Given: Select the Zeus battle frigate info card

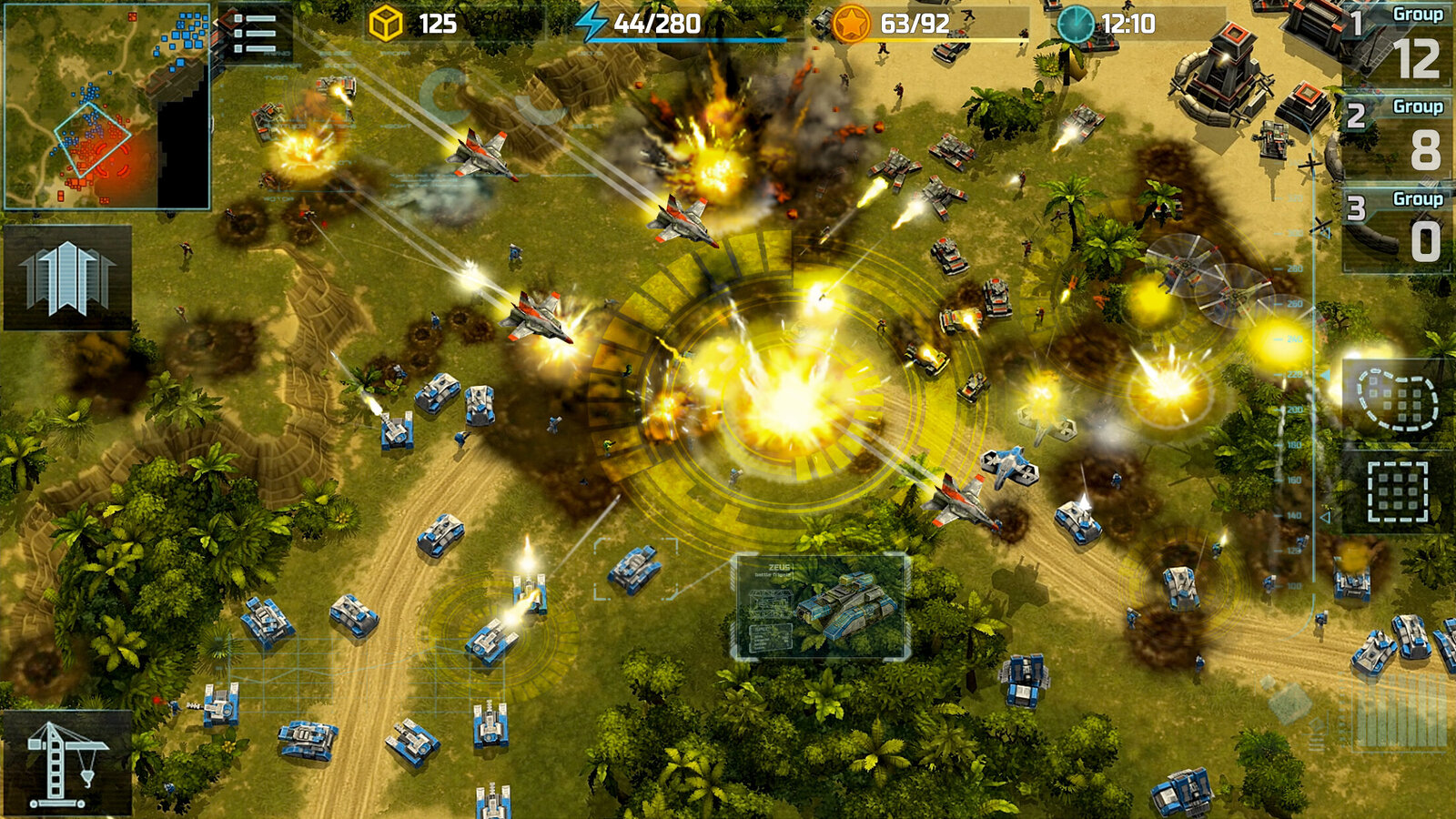Looking at the screenshot, I should 820,606.
